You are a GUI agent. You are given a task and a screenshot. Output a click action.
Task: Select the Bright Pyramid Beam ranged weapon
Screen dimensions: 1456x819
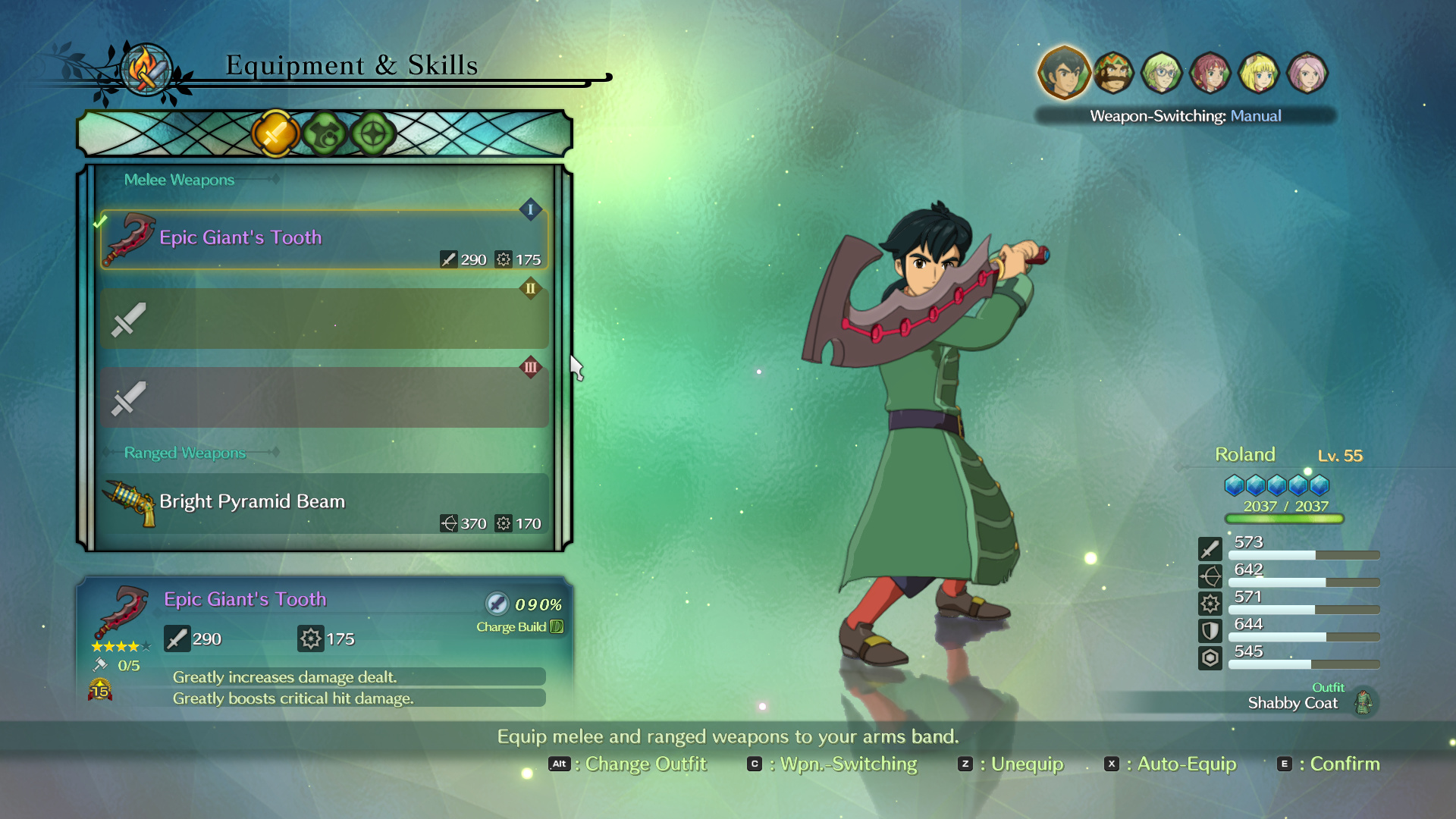(x=324, y=504)
